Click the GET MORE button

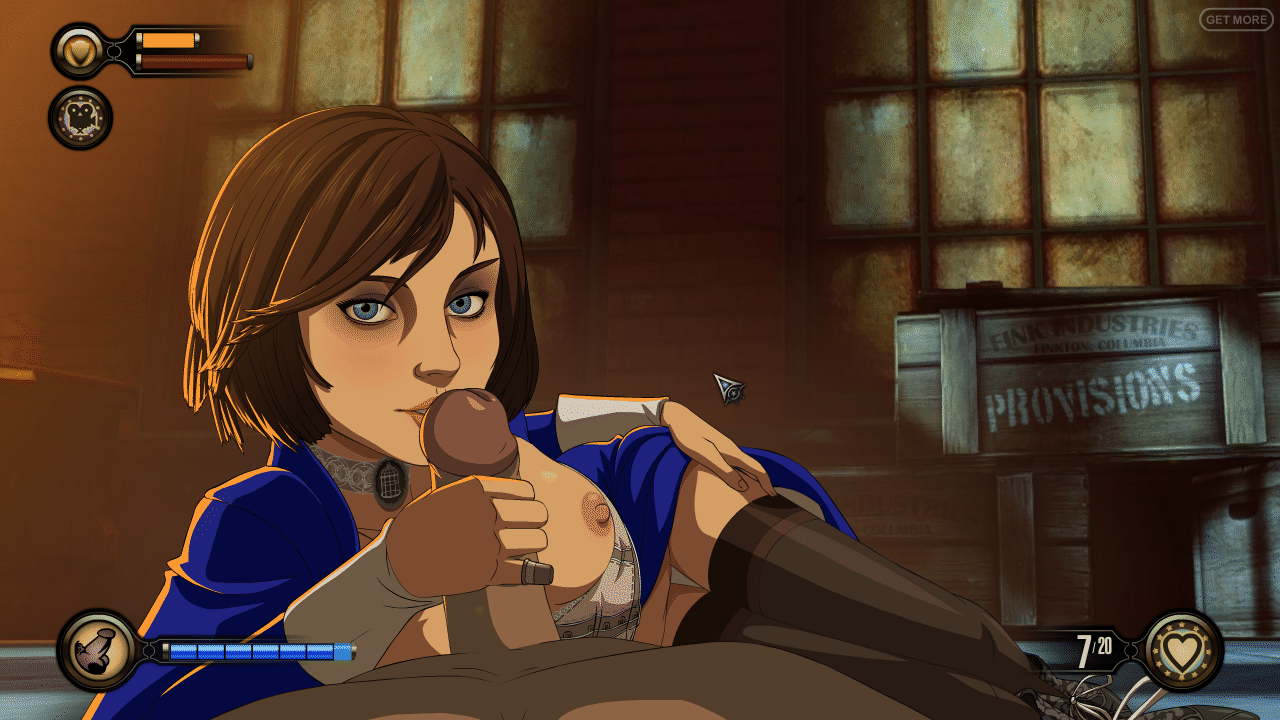[1236, 19]
